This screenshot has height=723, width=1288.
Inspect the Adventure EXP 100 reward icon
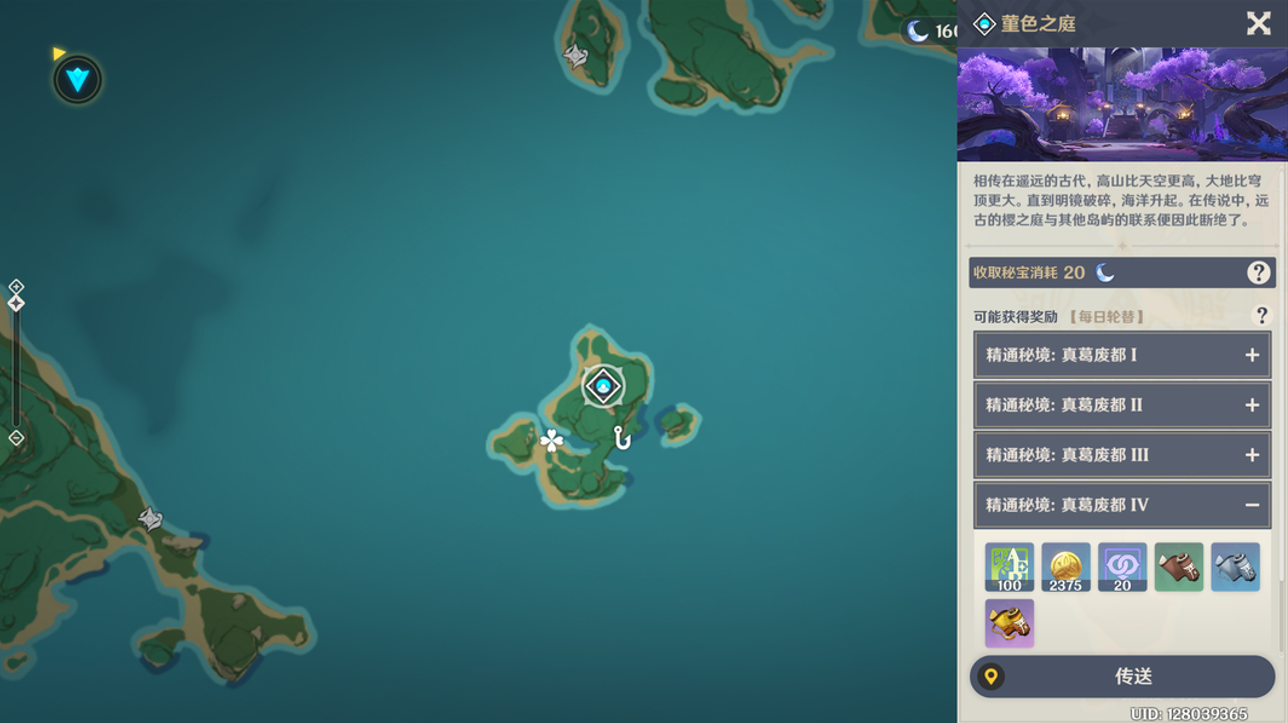pos(1009,567)
